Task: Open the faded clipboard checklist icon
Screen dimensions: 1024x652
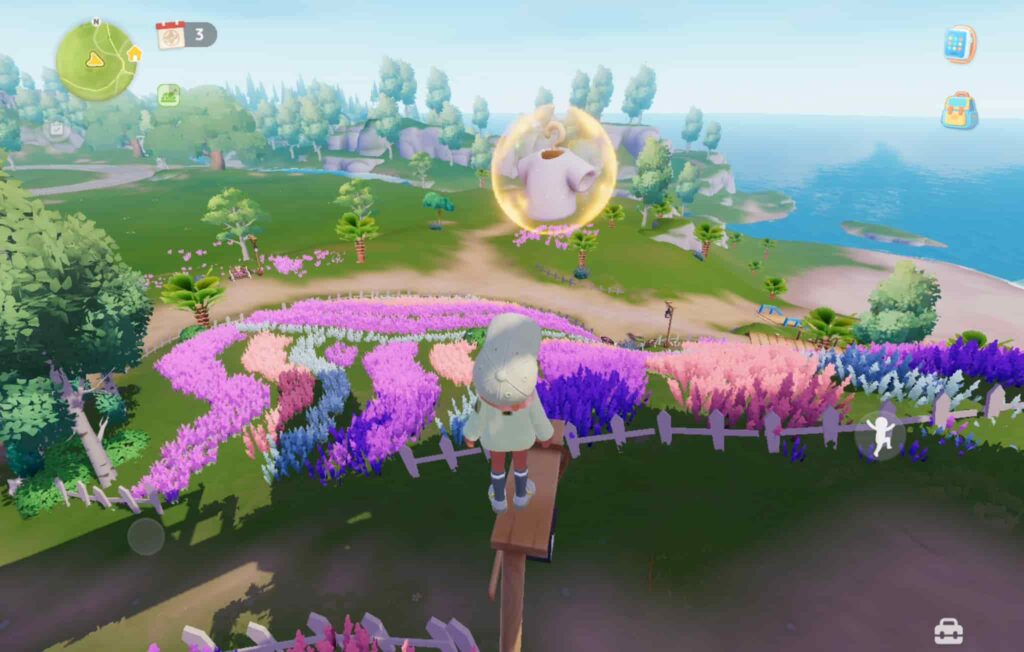Action: point(57,128)
